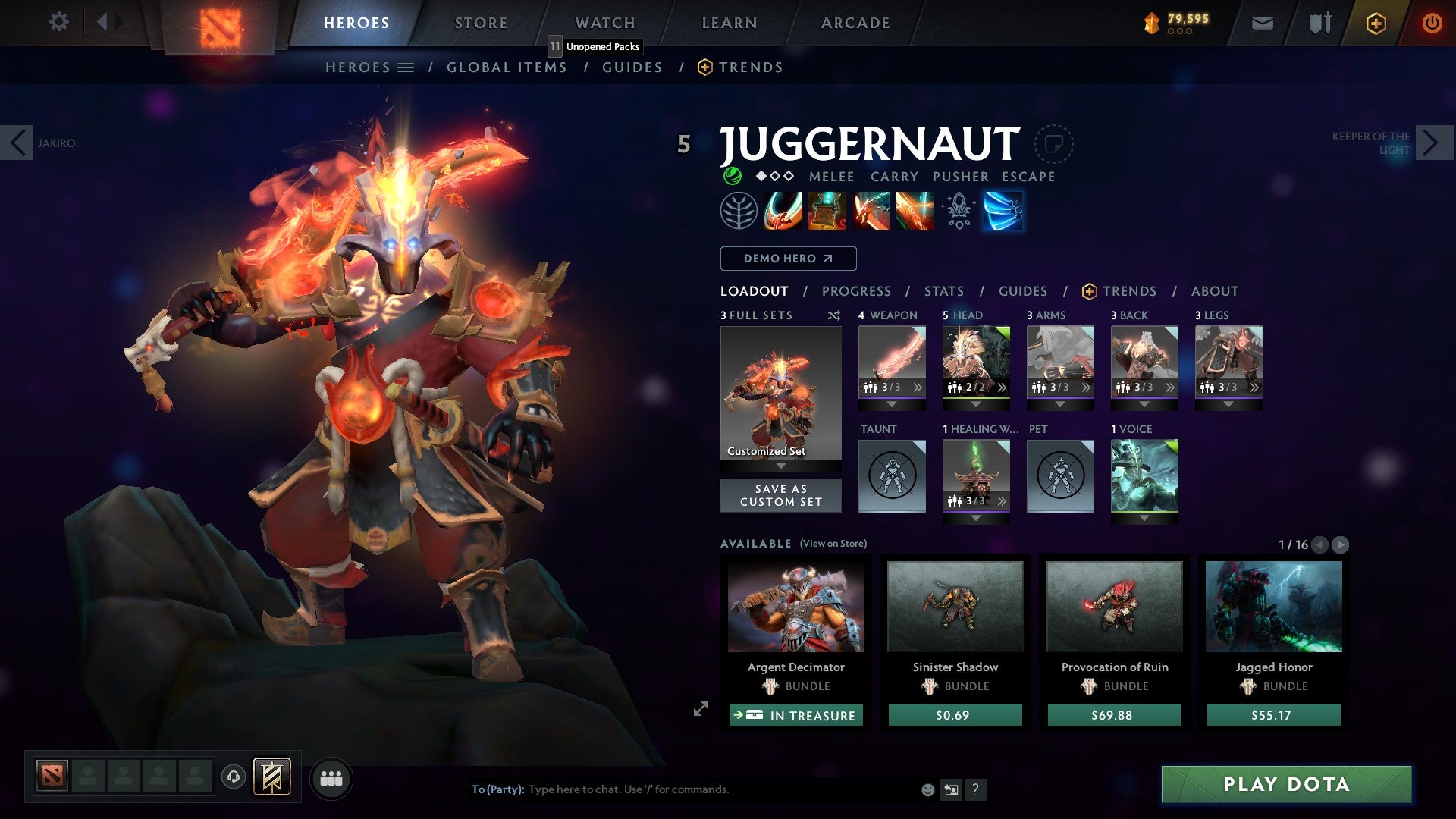
Task: Open the Arcade menu item
Action: (x=855, y=22)
